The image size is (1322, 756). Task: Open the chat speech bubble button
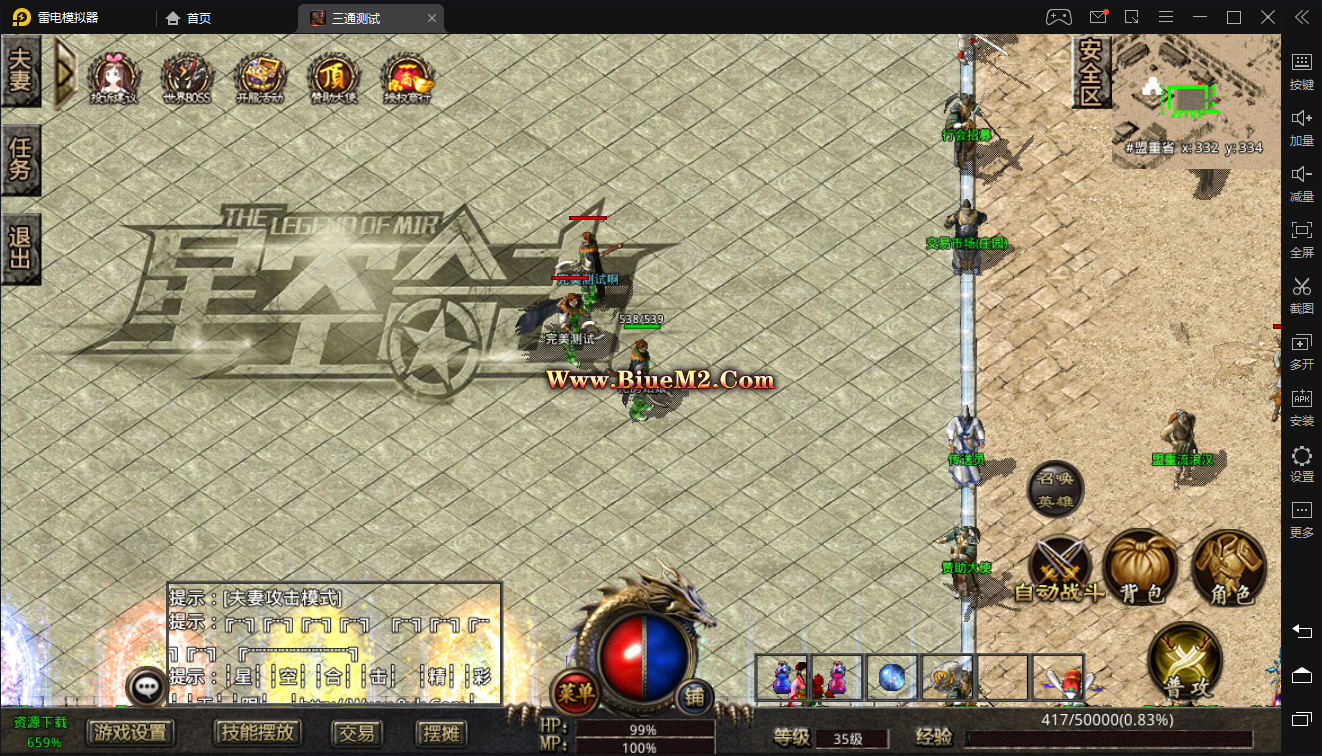tap(149, 687)
